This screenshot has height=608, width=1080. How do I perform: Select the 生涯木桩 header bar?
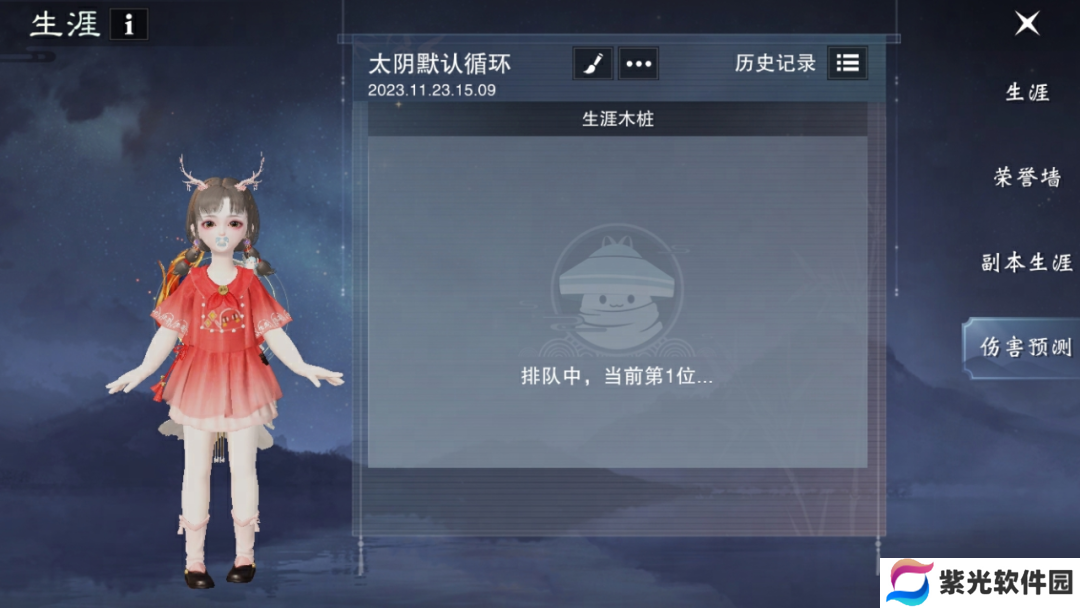617,119
